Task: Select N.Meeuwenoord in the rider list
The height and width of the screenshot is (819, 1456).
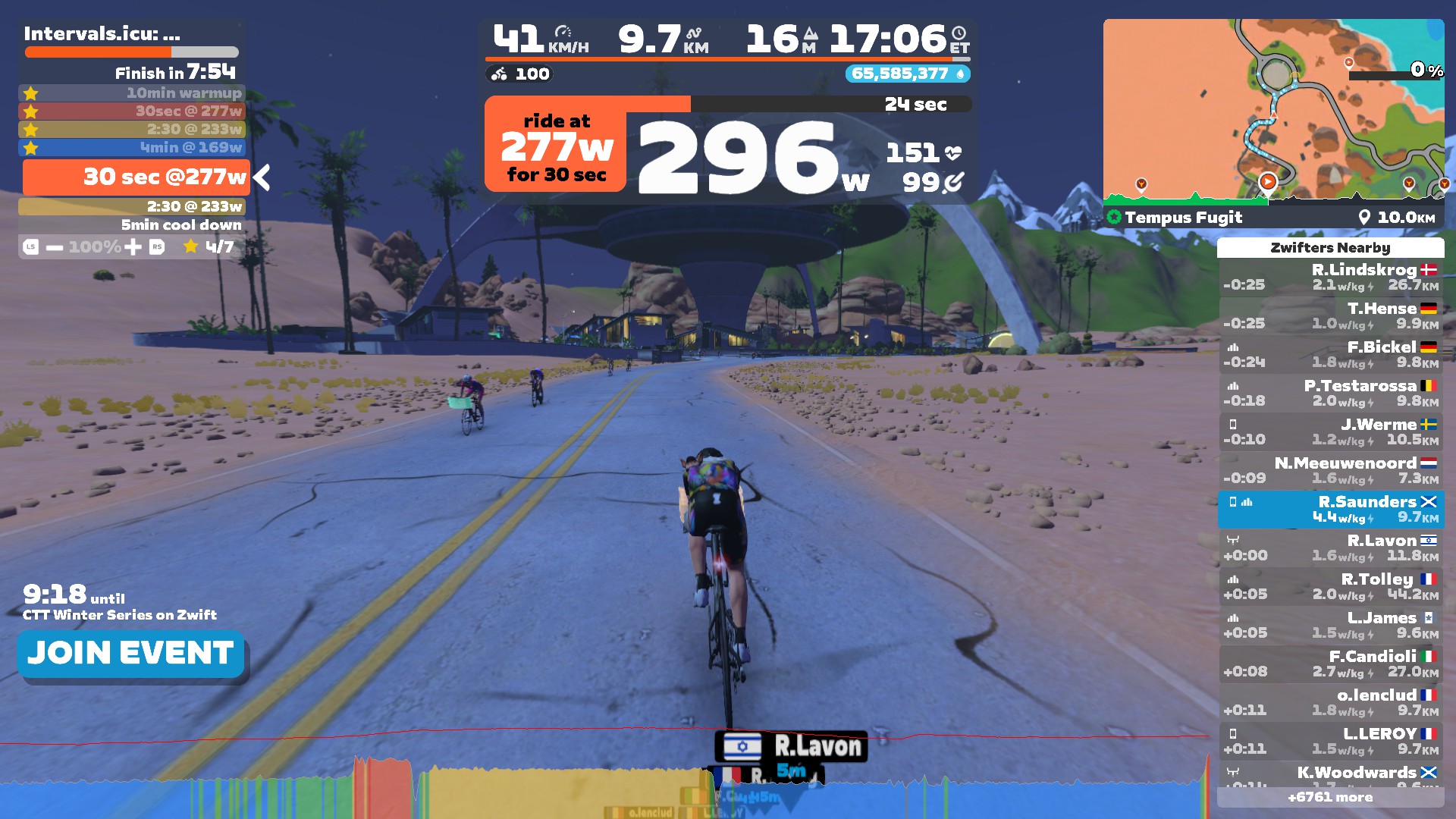Action: (1330, 470)
